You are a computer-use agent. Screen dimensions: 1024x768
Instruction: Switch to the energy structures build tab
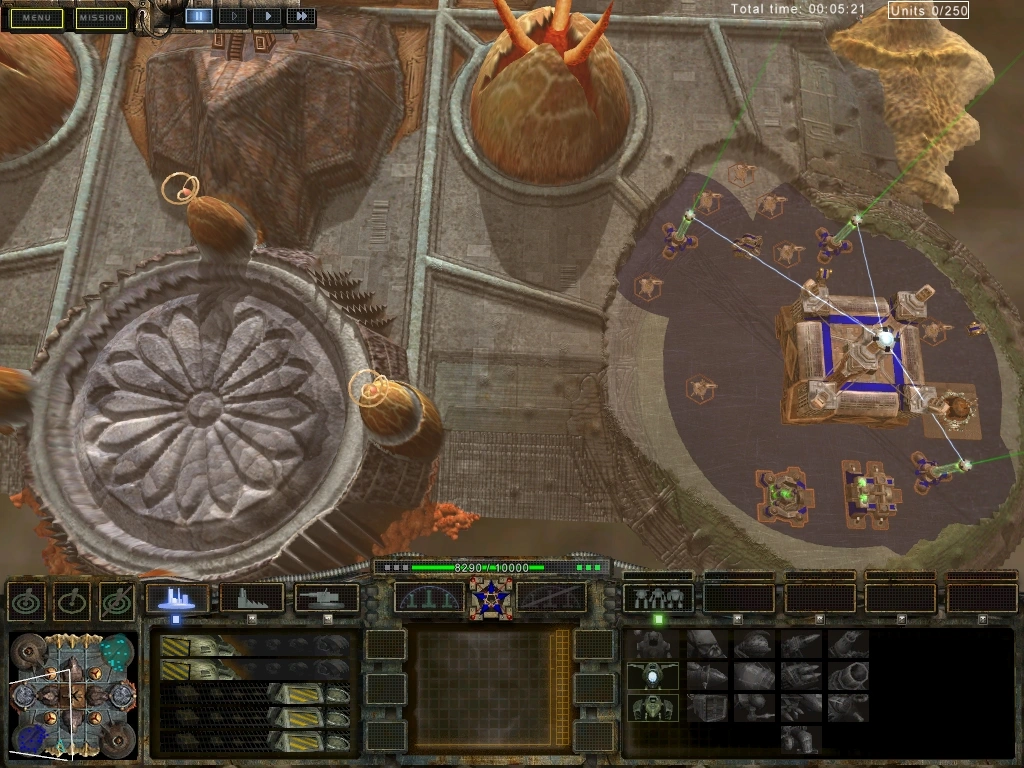click(177, 598)
